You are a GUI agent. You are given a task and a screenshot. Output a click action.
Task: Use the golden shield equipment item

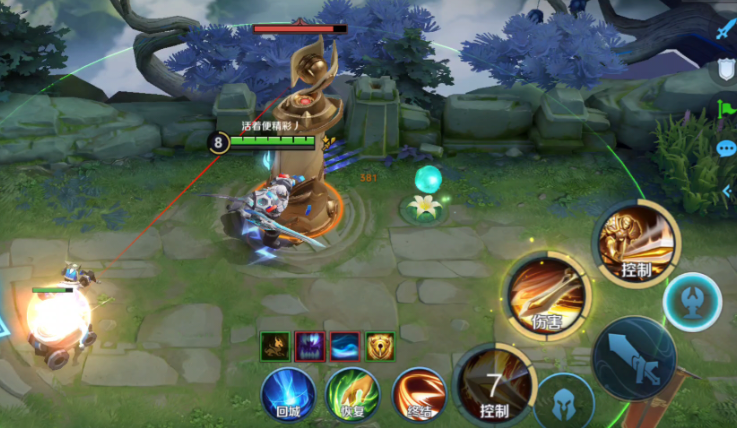click(x=379, y=346)
